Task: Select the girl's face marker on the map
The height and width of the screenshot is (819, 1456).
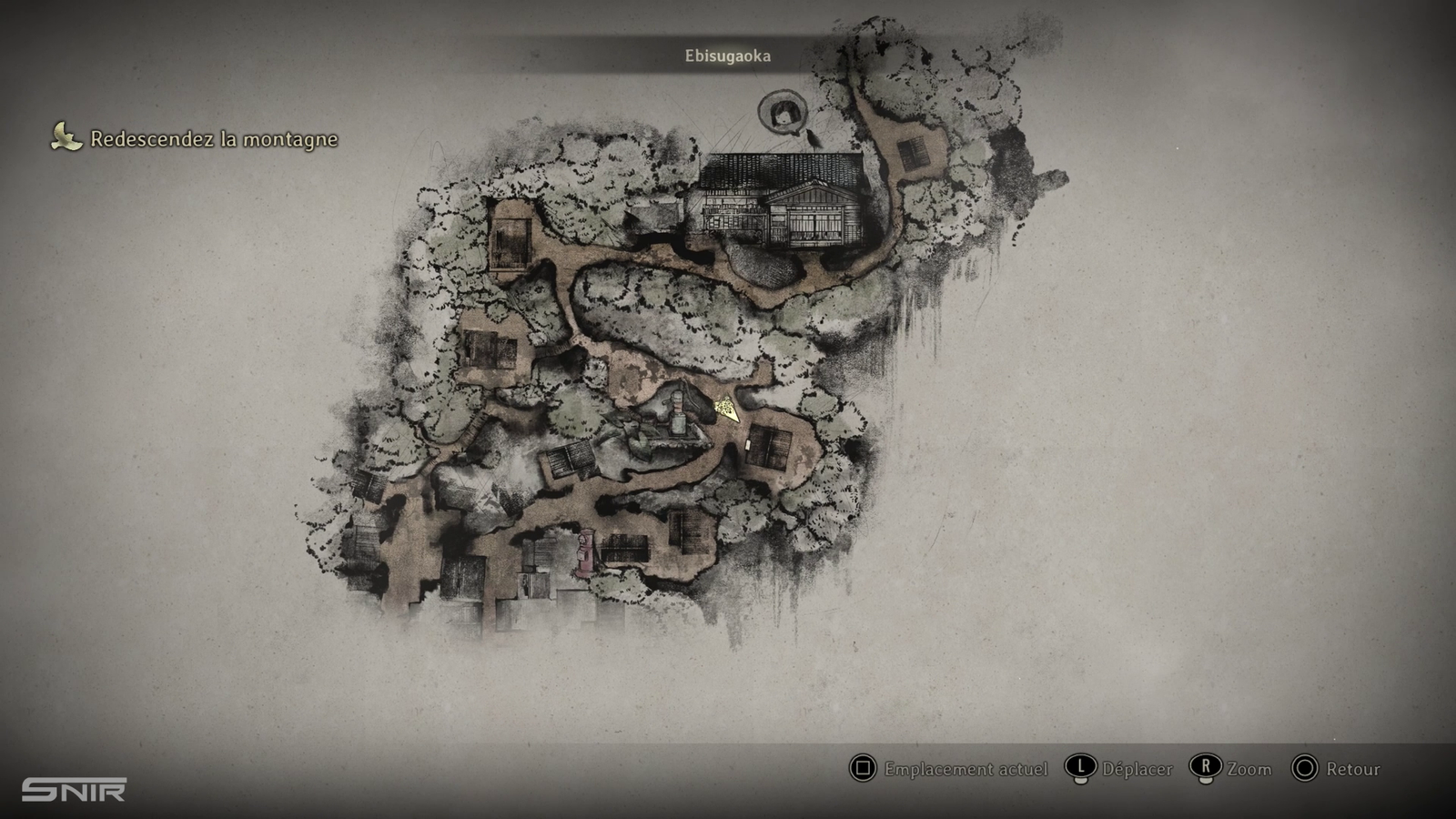Action: click(x=782, y=113)
